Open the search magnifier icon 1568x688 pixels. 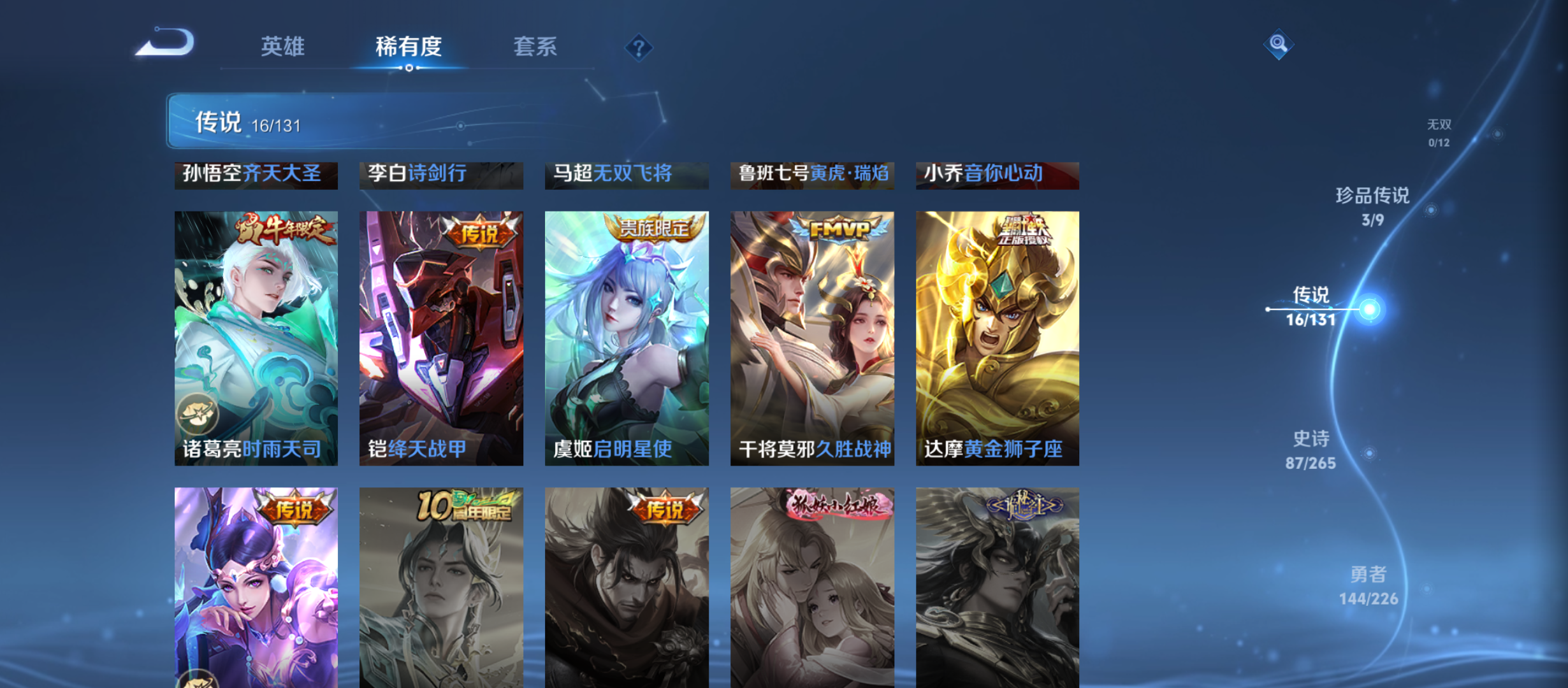coord(1279,45)
